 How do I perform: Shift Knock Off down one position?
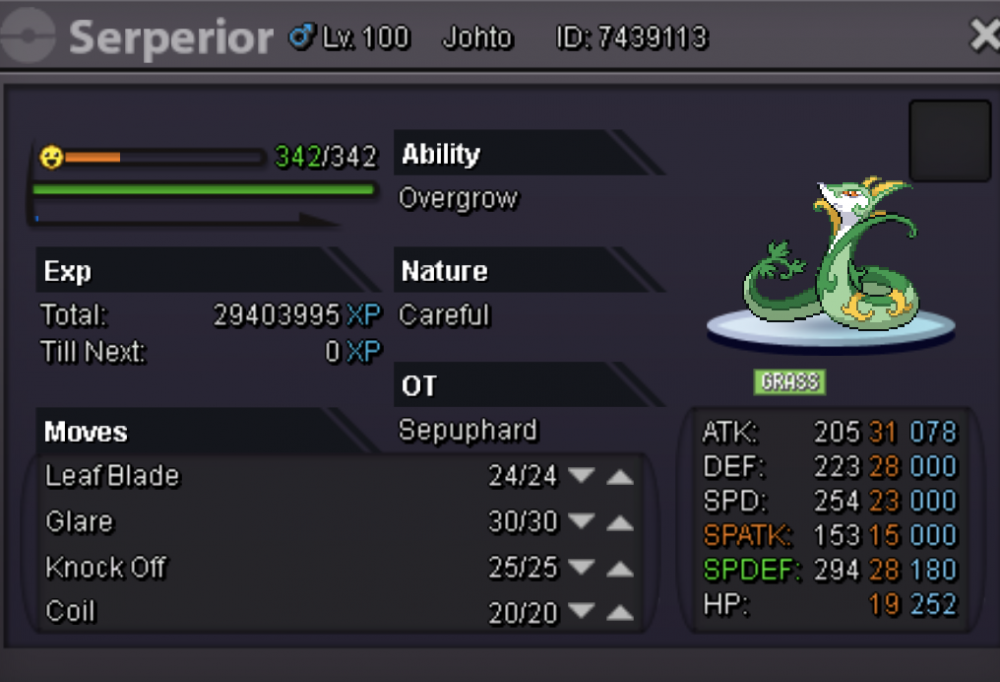tap(581, 568)
